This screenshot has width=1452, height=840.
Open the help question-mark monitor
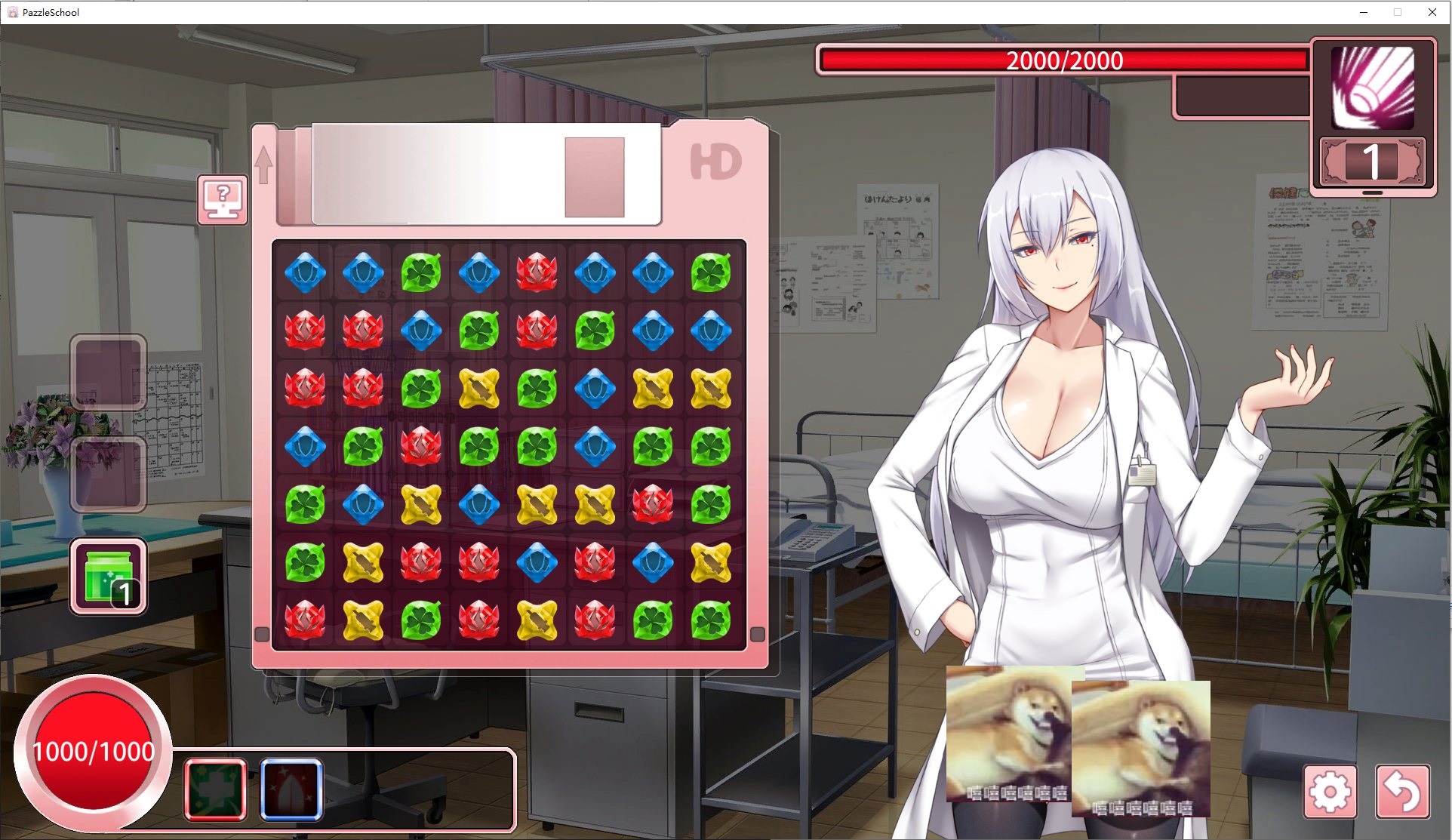223,199
